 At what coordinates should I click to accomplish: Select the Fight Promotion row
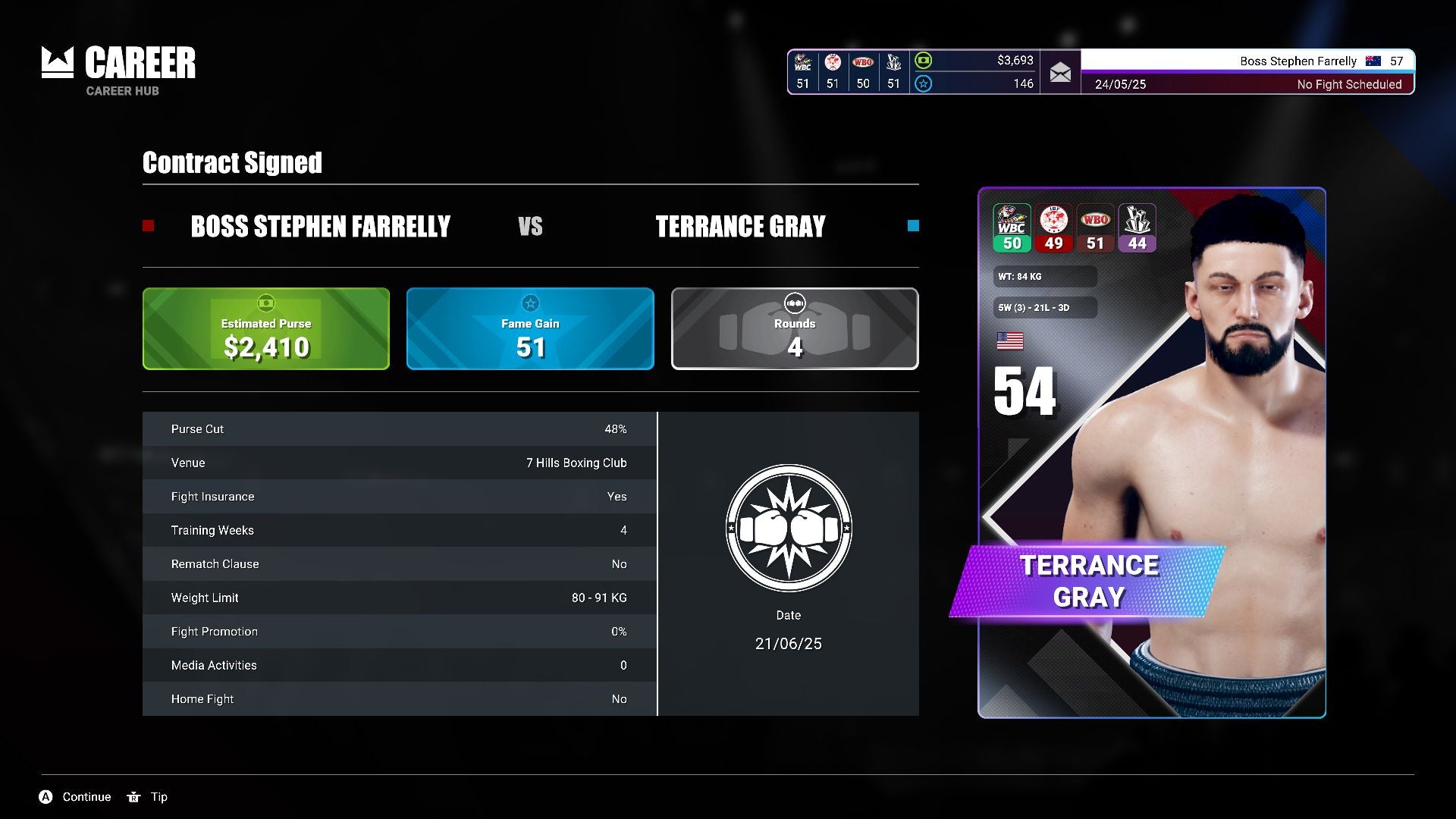(399, 632)
